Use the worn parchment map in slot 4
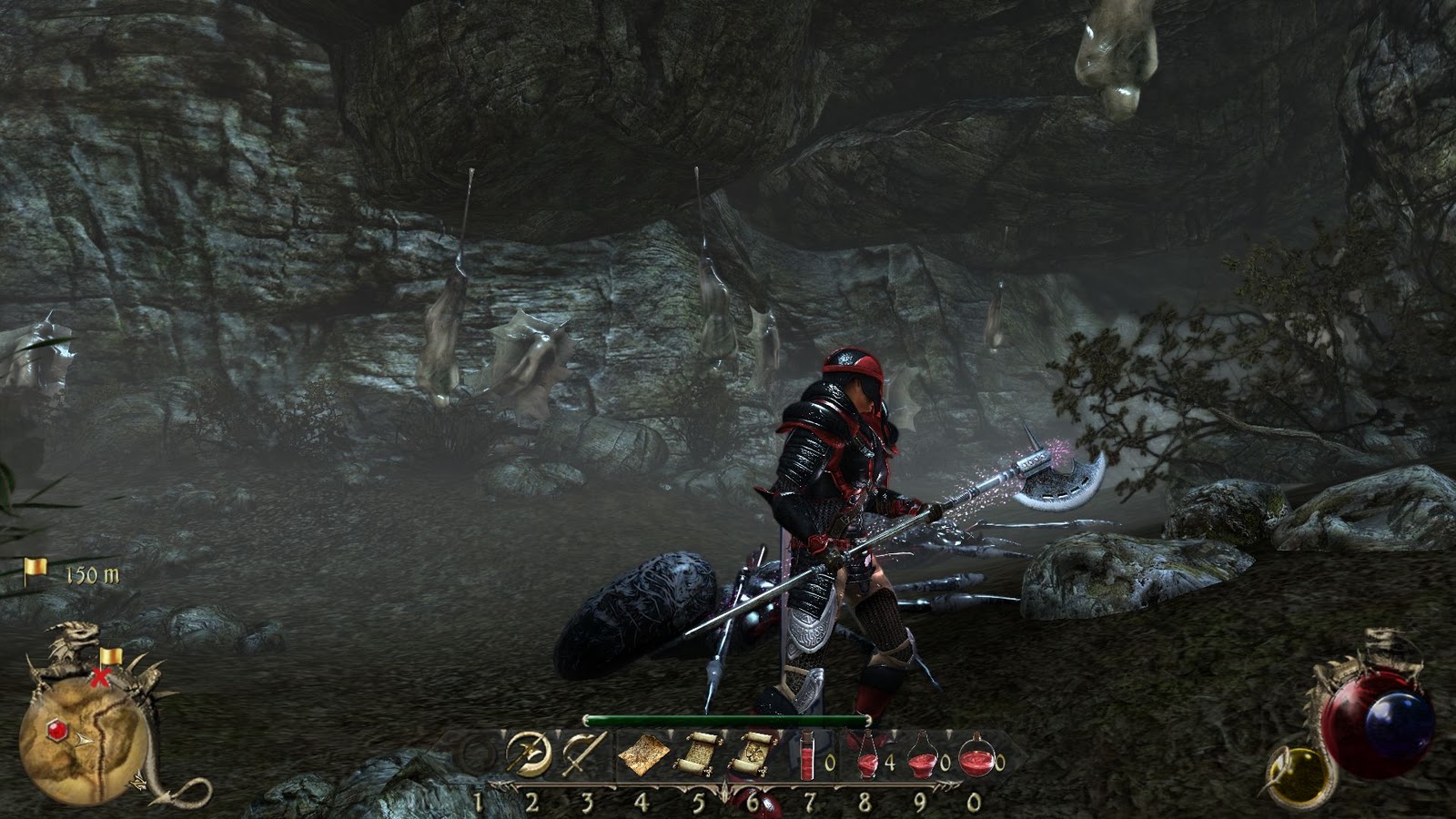The image size is (1456, 819). click(642, 754)
